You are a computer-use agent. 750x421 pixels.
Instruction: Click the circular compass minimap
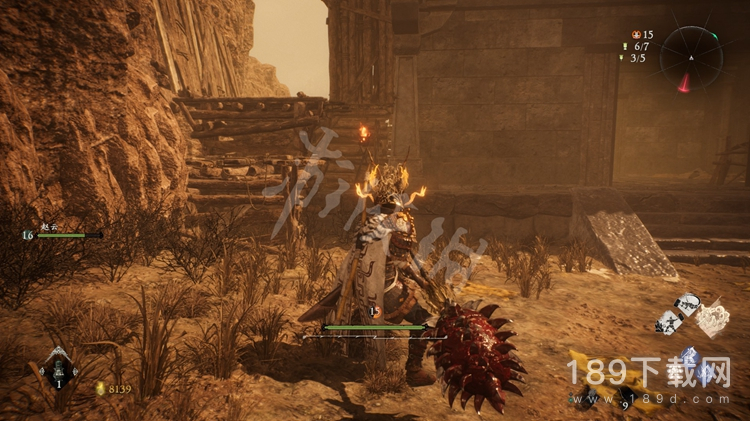[691, 57]
